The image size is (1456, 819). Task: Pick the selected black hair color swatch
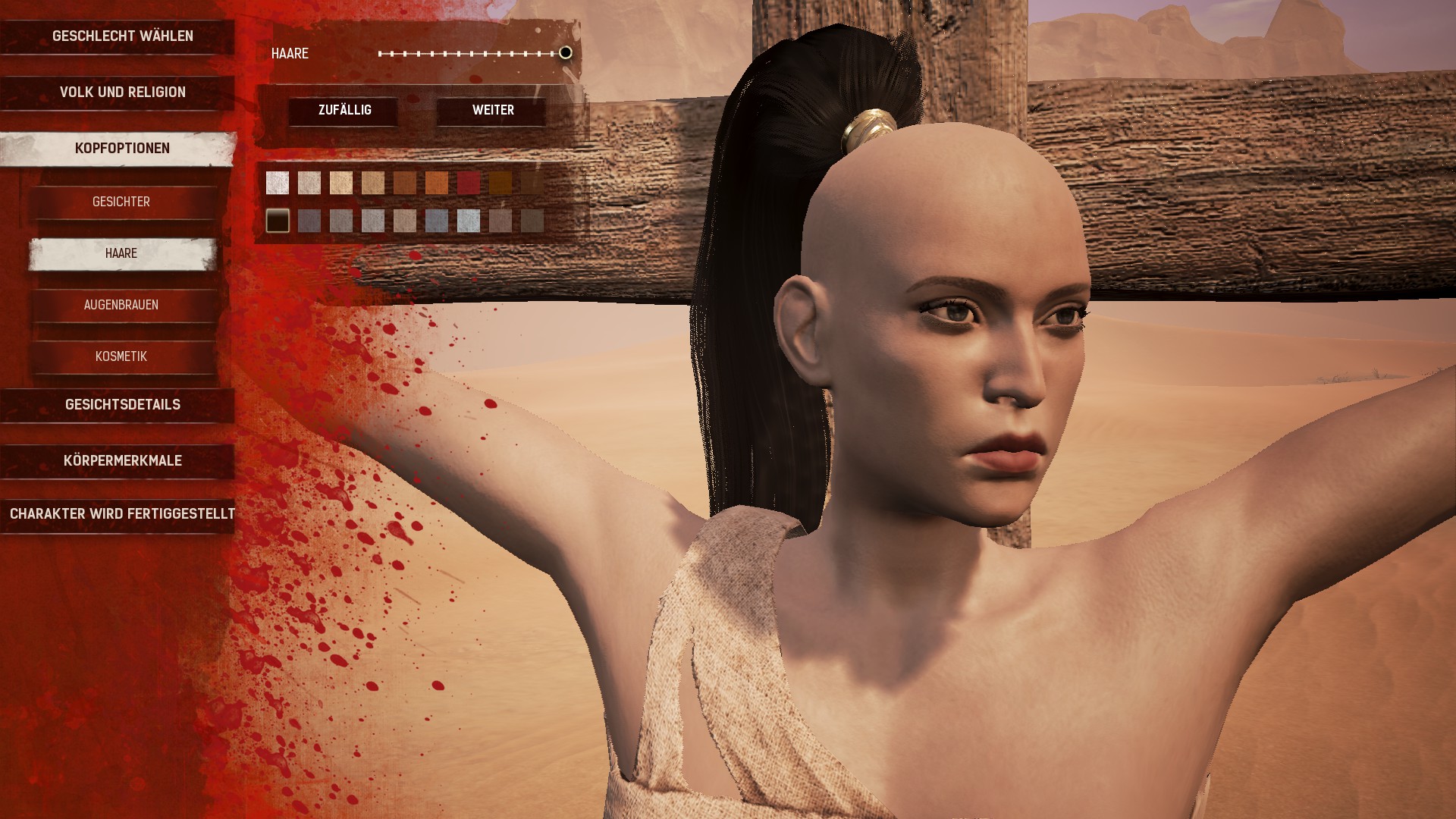(x=278, y=221)
